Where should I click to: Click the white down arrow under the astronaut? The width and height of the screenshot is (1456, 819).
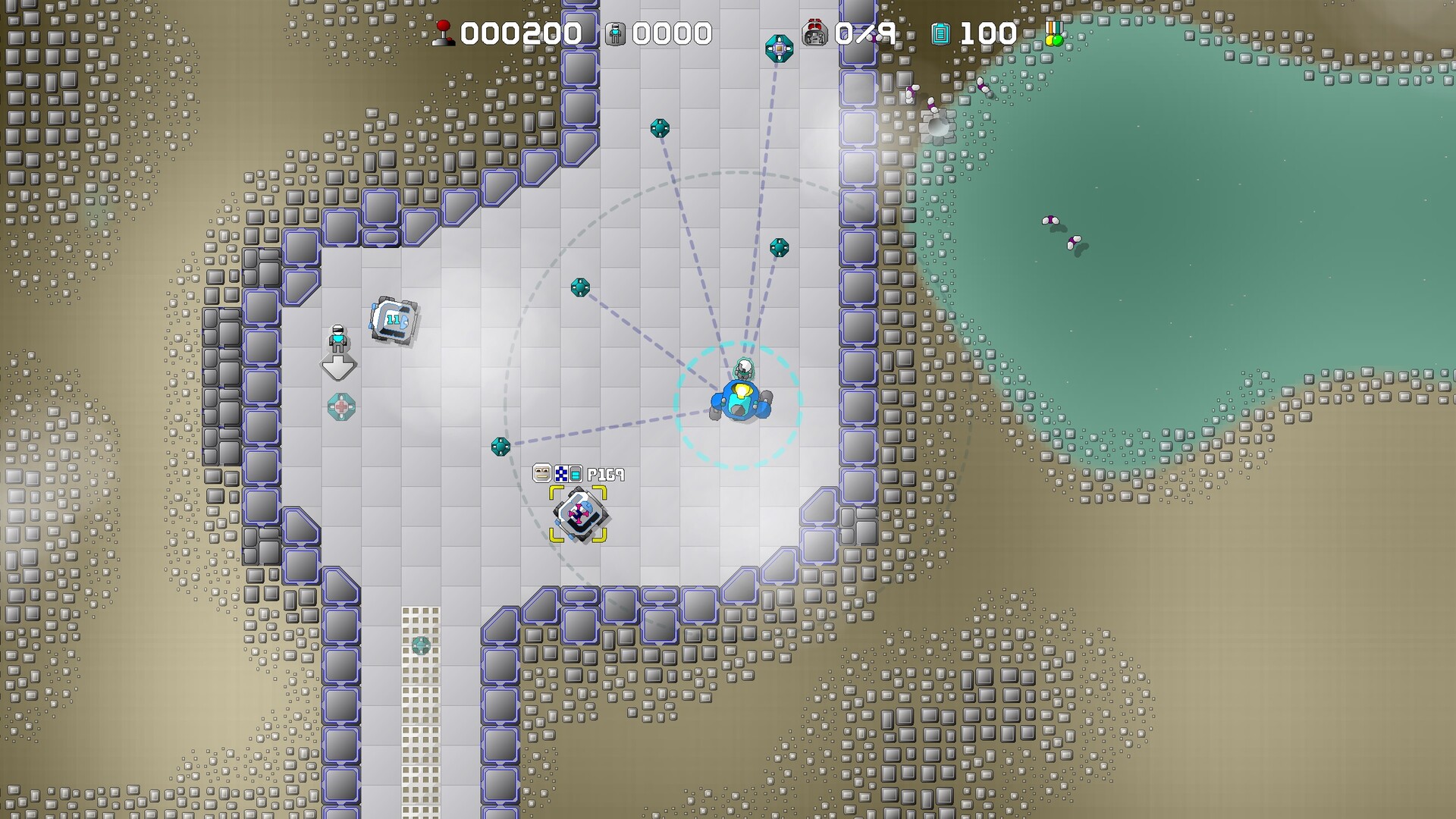pos(337,367)
